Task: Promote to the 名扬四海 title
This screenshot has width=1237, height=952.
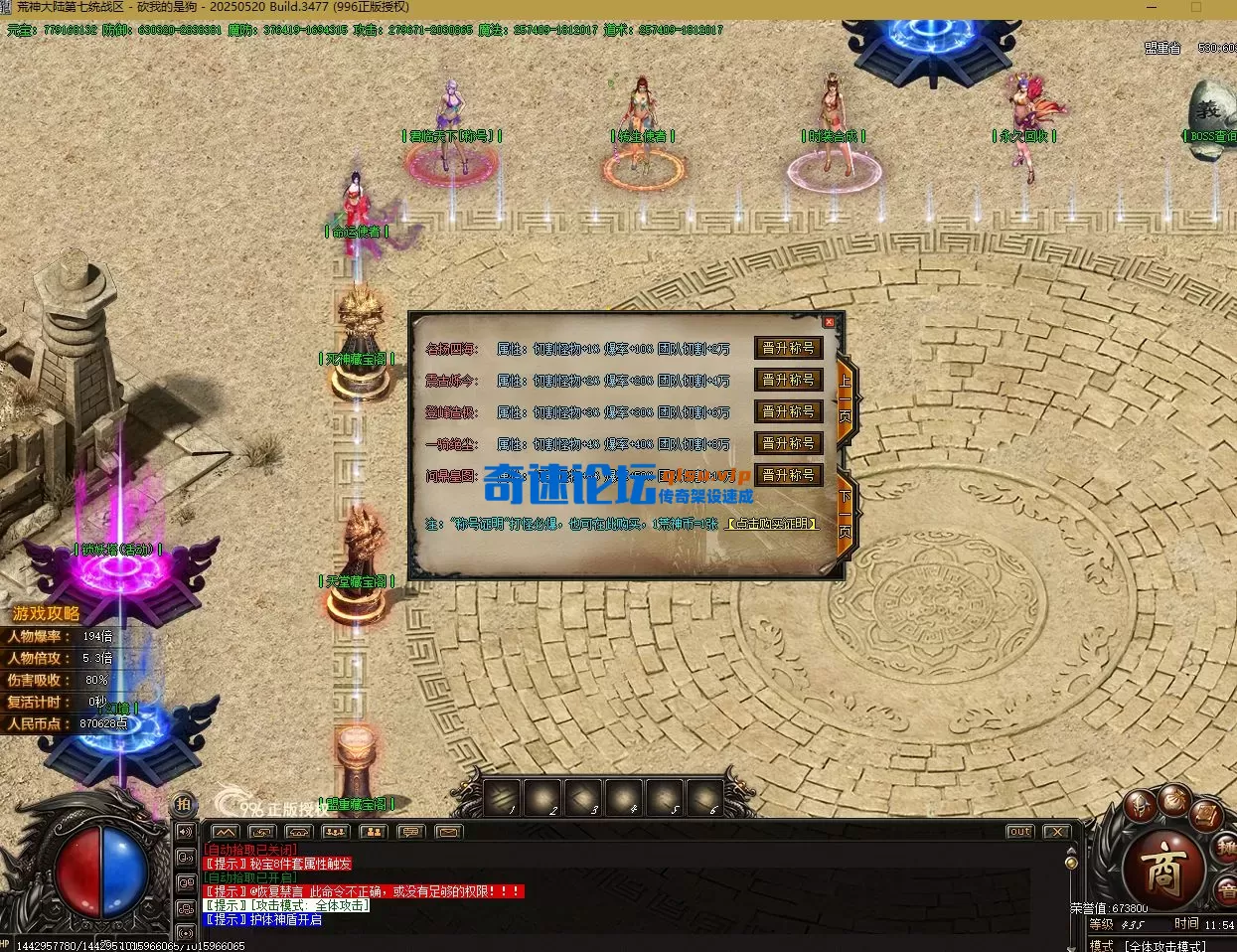Action: (788, 349)
